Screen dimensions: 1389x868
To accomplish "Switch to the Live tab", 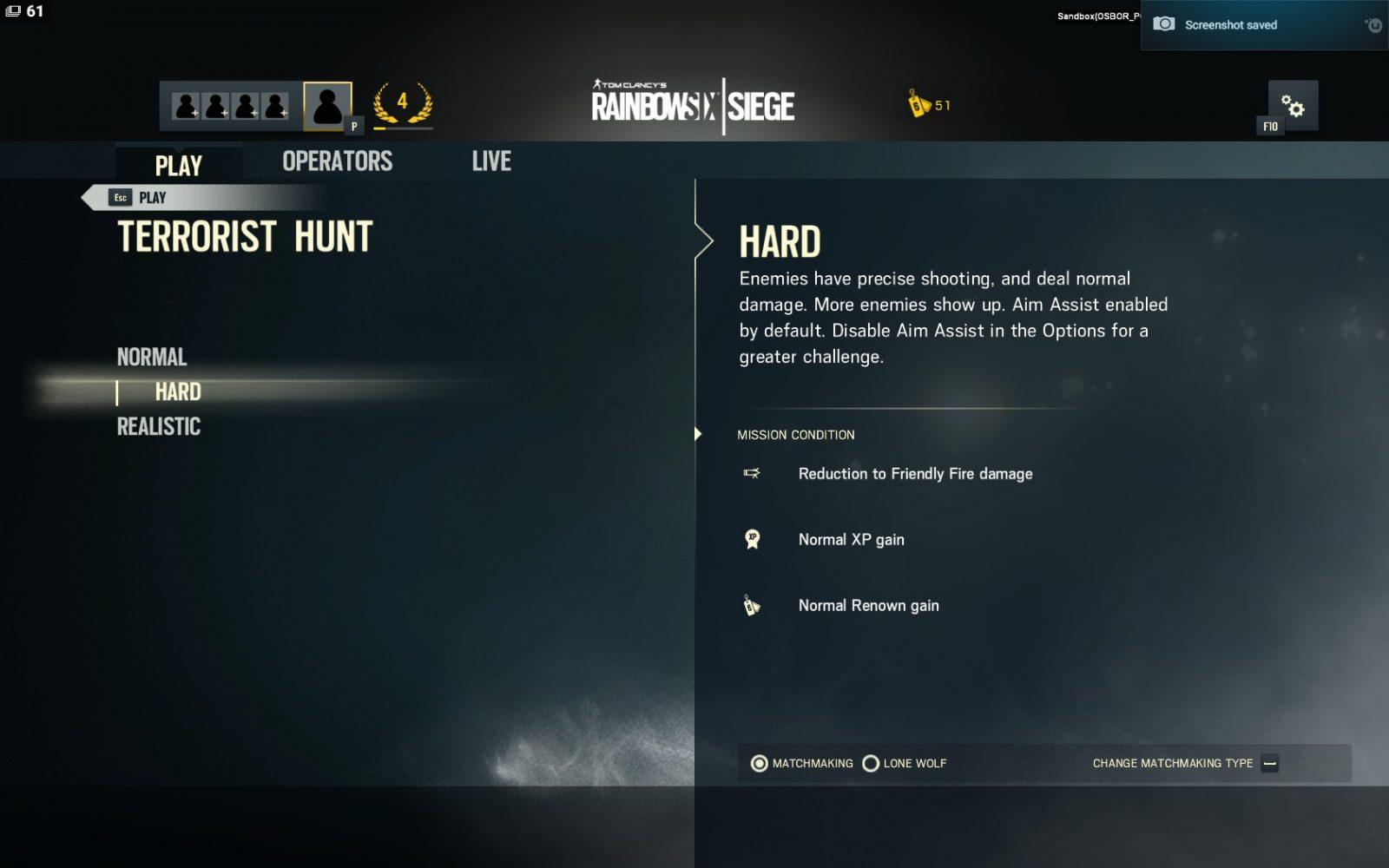I will [491, 161].
